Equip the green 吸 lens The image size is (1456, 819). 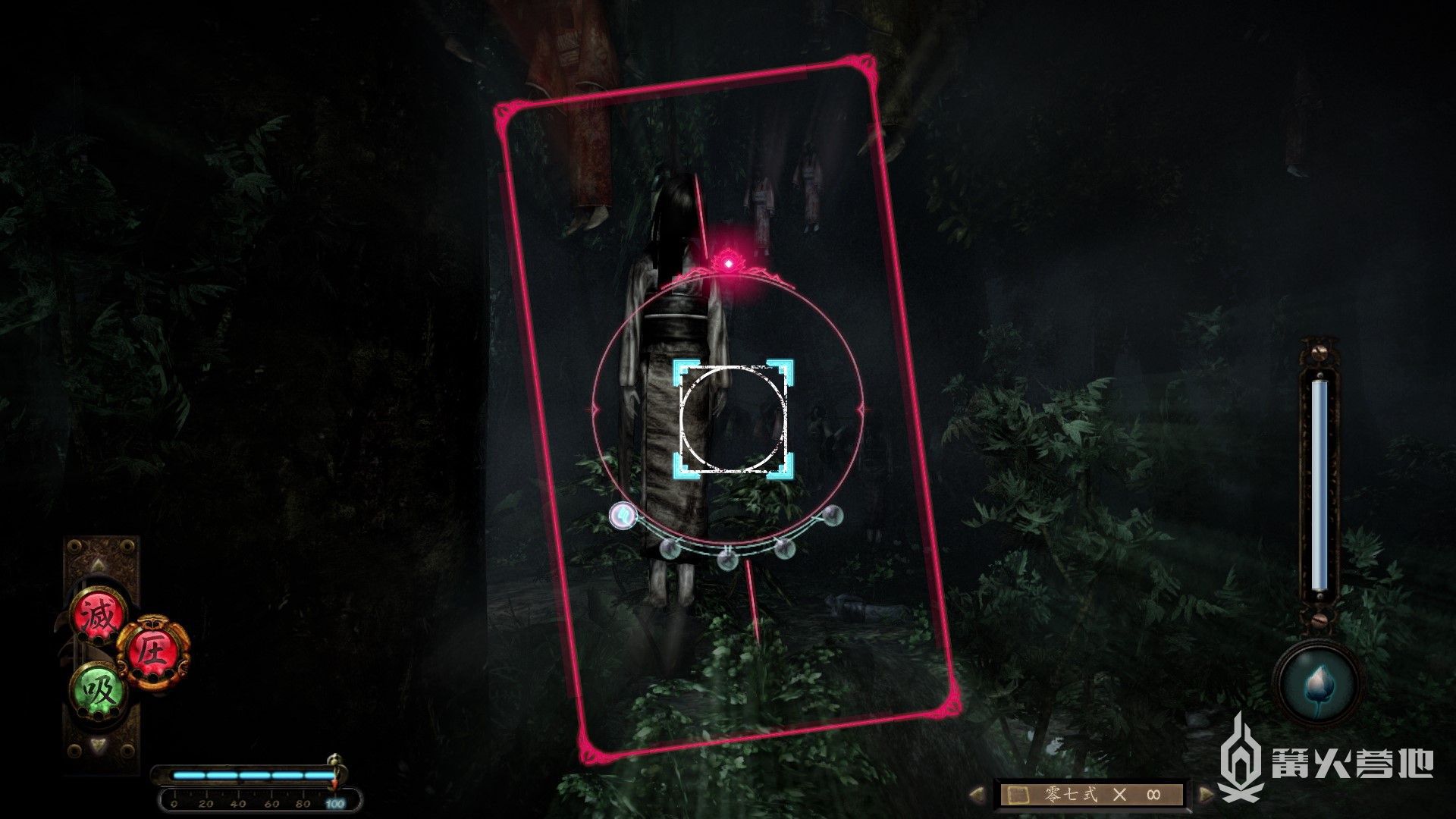coord(98,690)
